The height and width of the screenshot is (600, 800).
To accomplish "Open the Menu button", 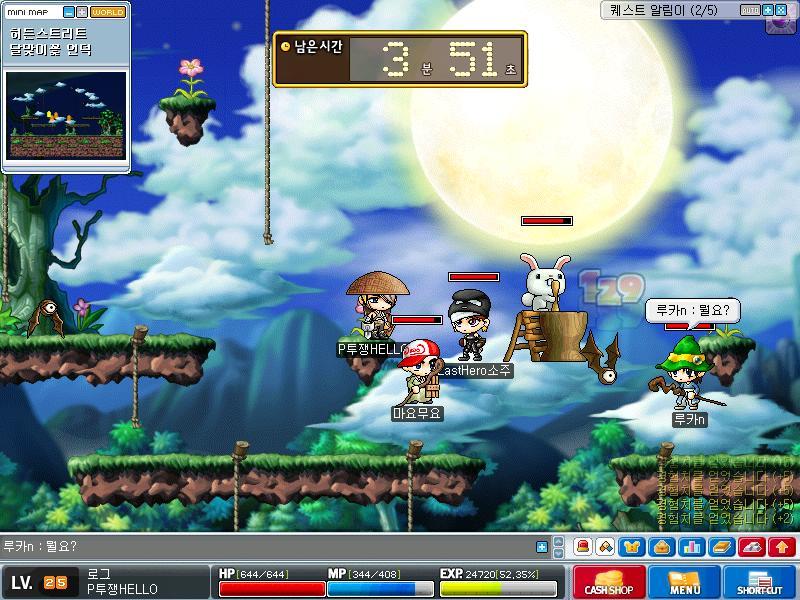I will (x=684, y=582).
